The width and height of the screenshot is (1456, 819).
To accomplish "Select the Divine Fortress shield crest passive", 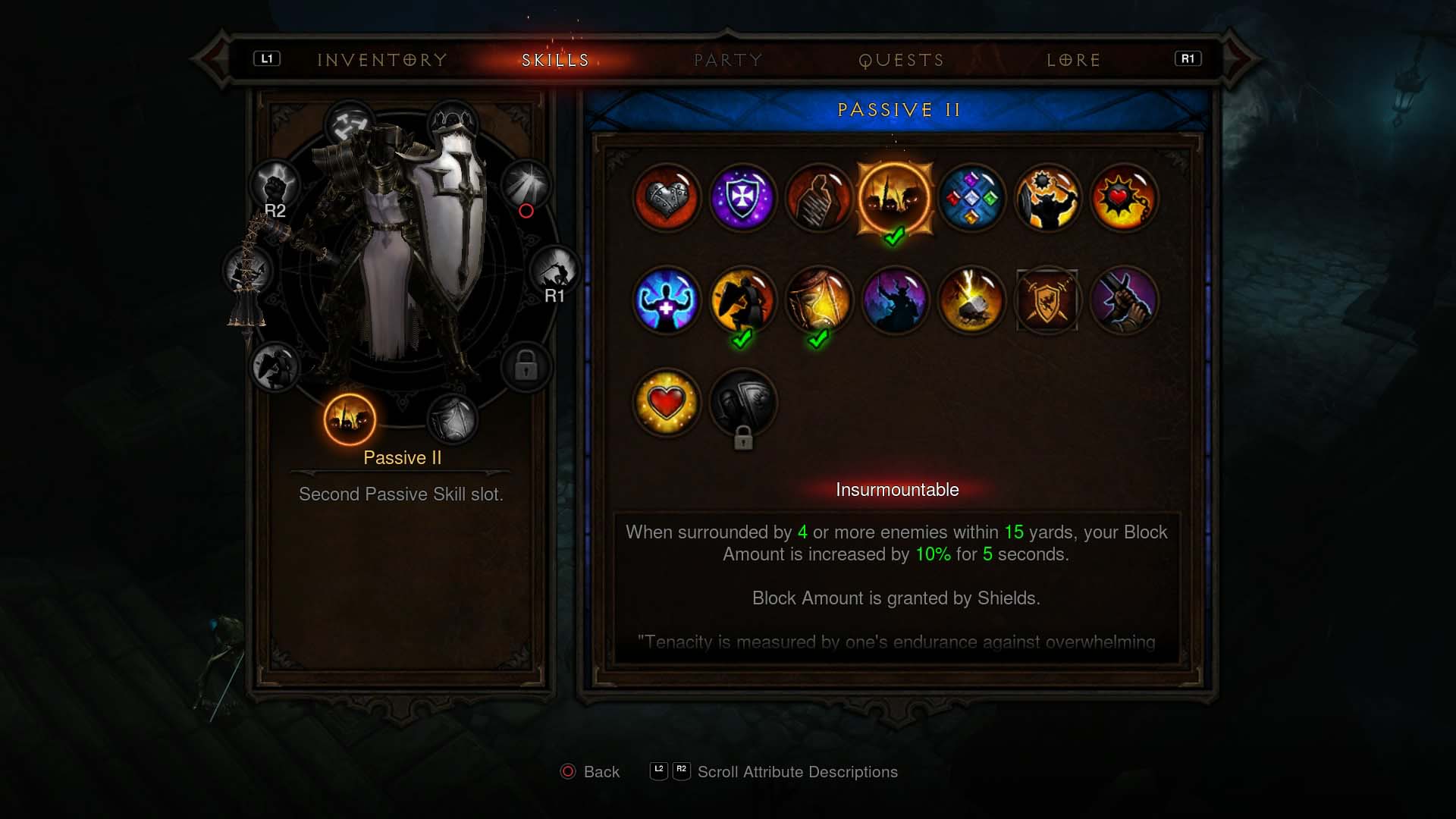I will [1047, 300].
